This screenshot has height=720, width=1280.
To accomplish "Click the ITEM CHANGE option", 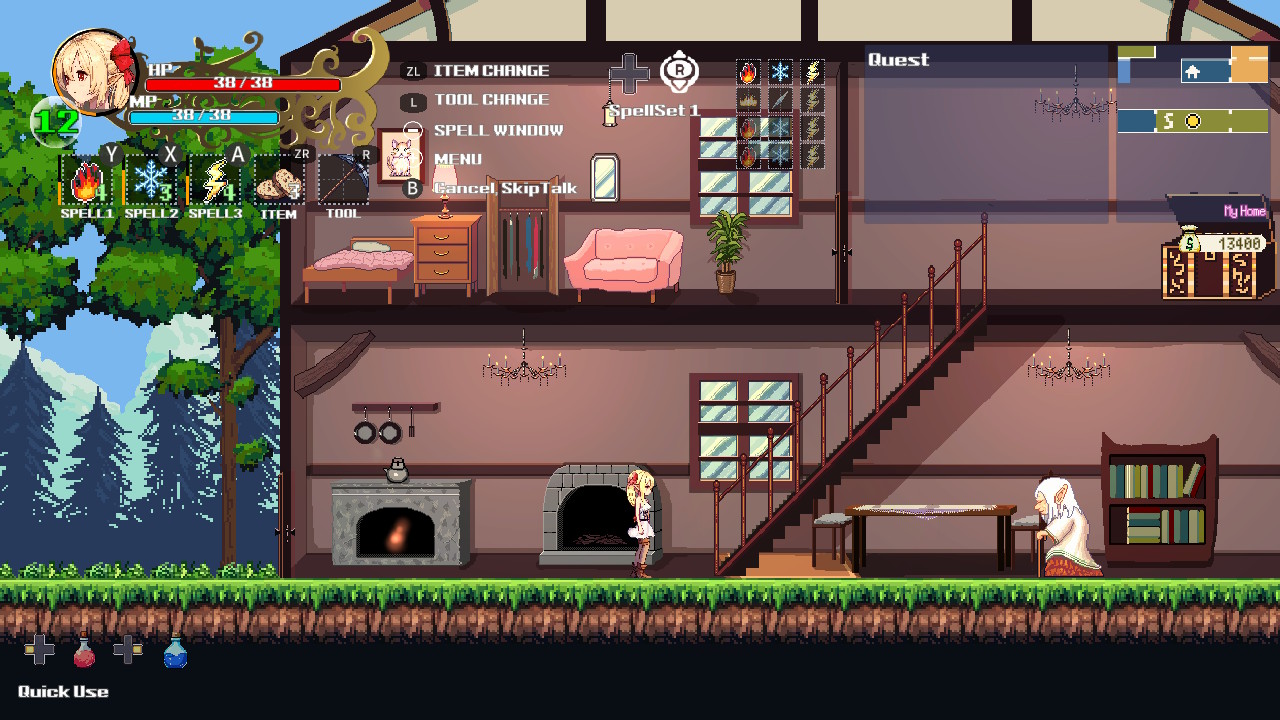I will coord(490,70).
